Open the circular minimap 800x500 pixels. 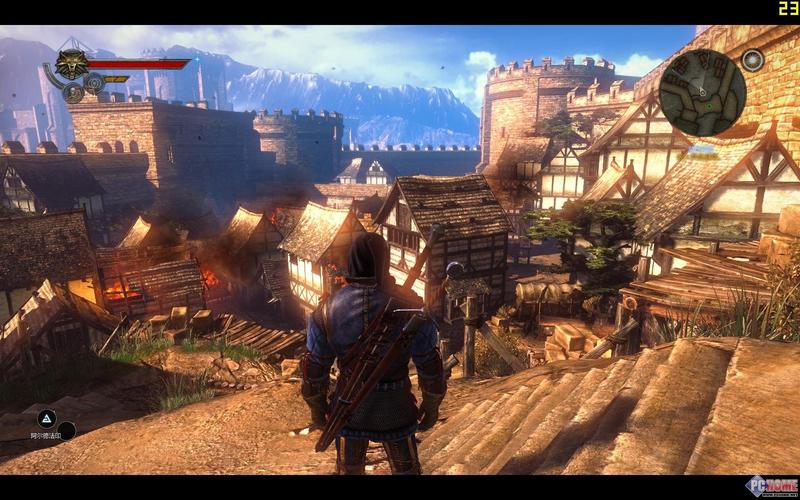click(702, 92)
